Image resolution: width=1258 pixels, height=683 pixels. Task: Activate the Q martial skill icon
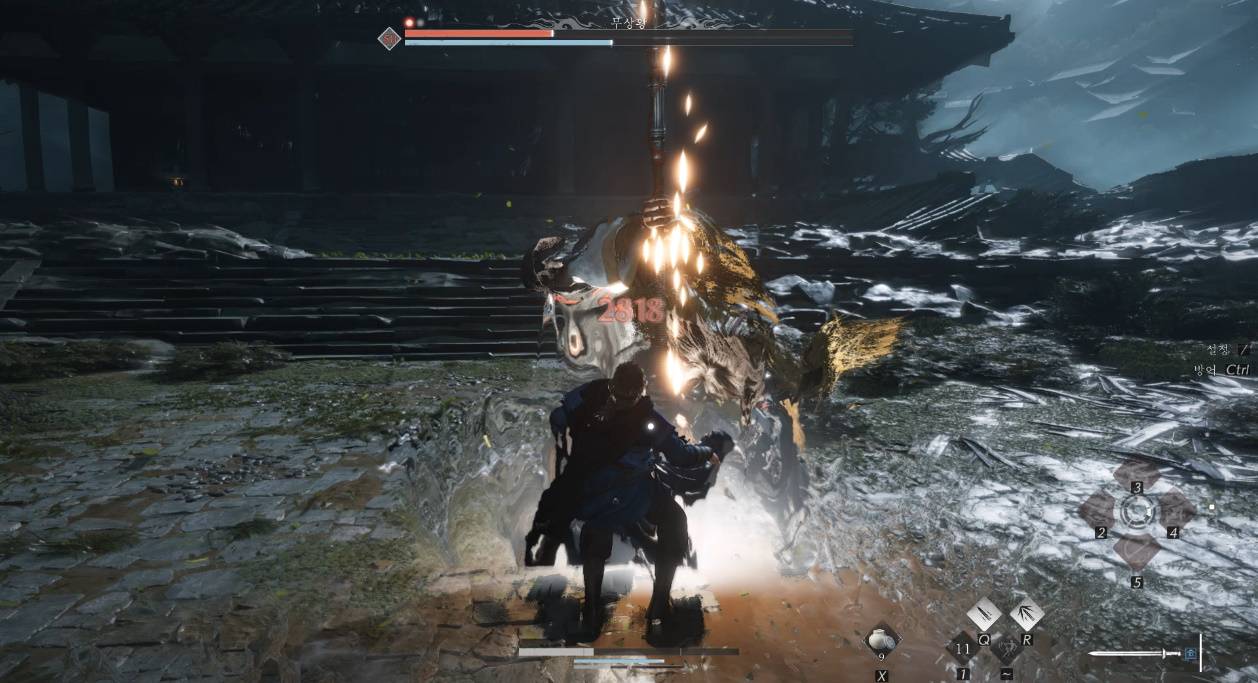[x=984, y=613]
